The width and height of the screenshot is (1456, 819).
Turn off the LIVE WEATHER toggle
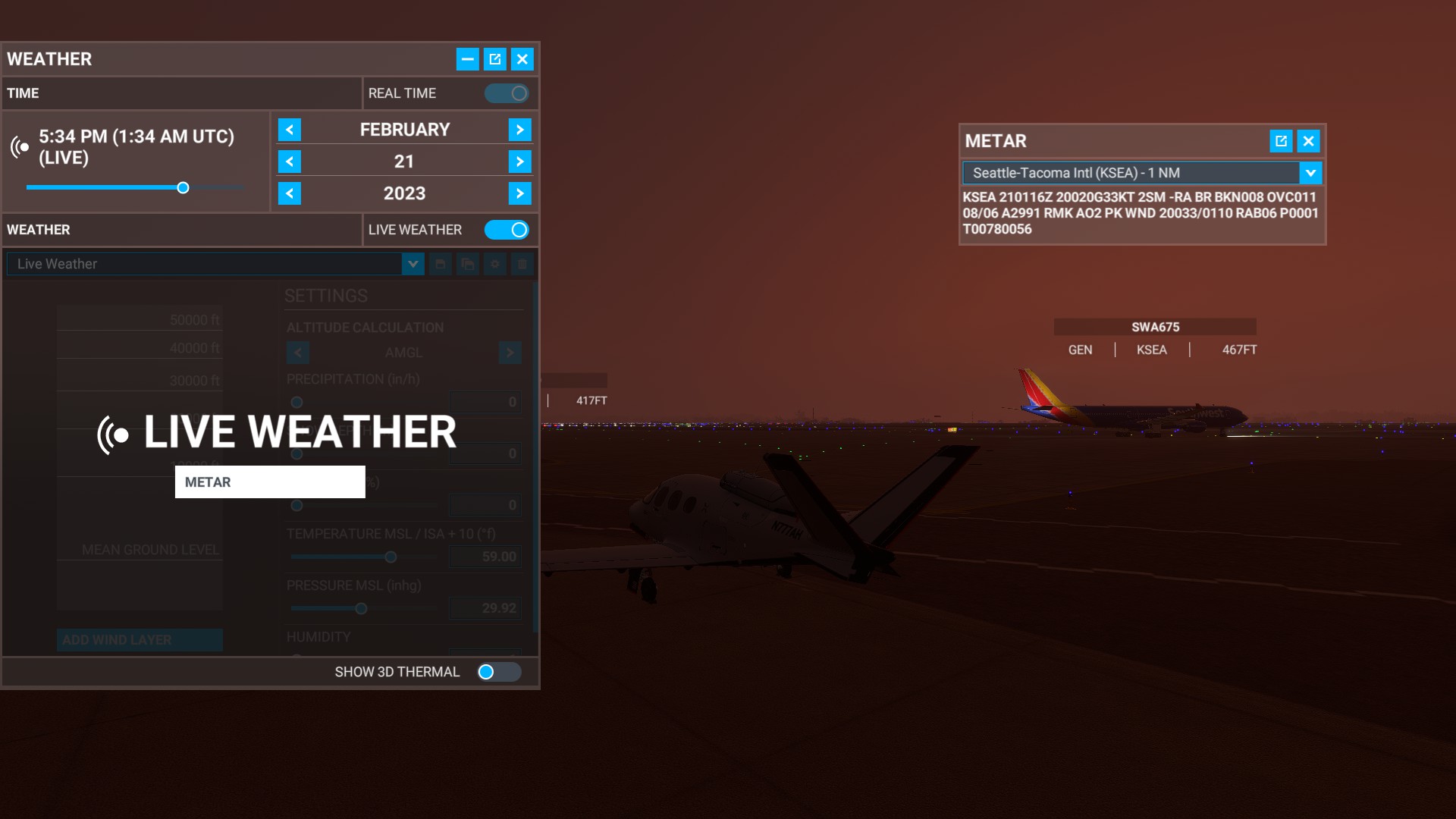(x=507, y=230)
